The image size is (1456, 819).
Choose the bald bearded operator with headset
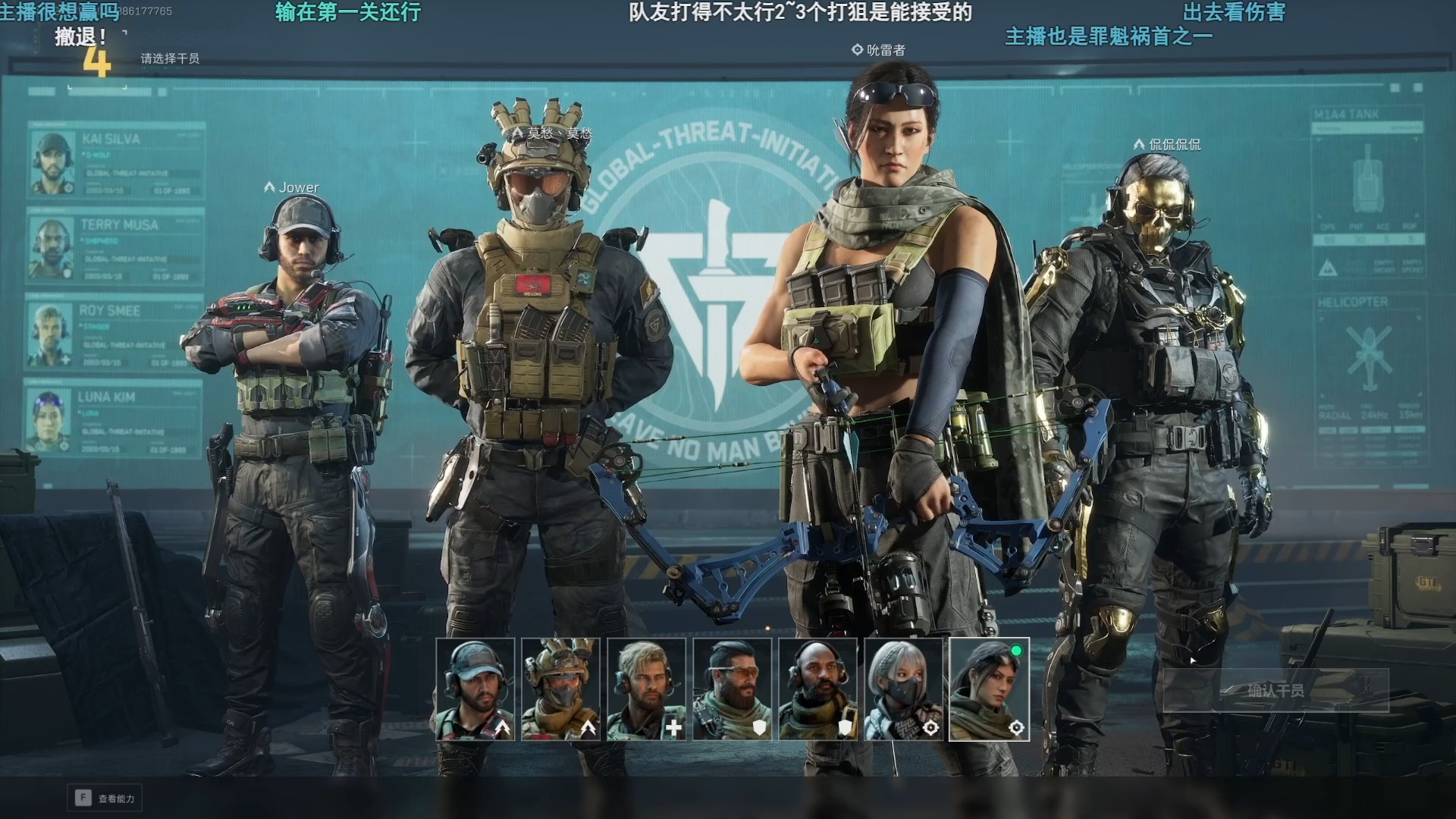click(x=818, y=689)
